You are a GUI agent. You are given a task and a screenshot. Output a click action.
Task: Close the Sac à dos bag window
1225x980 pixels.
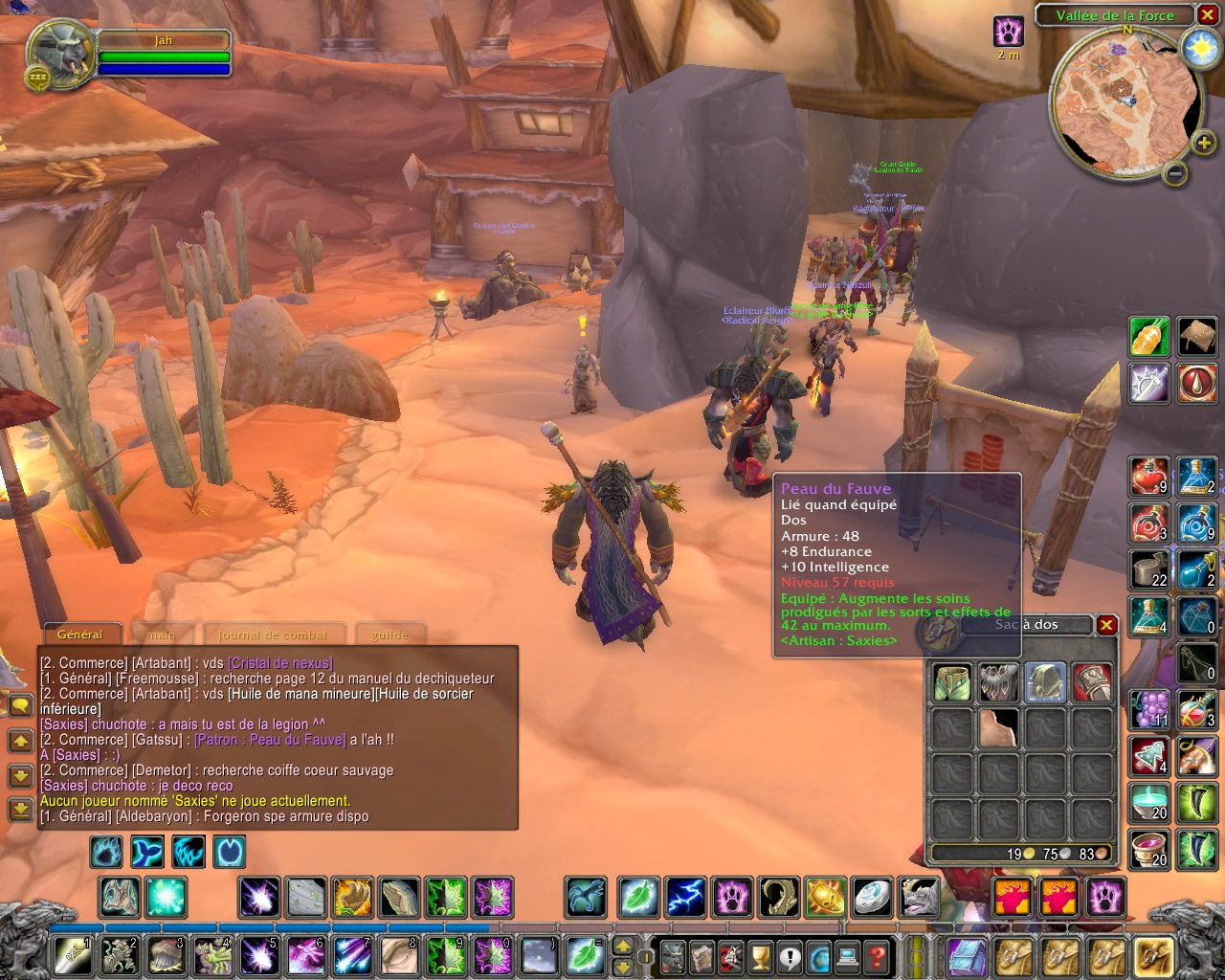pyautogui.click(x=1106, y=625)
